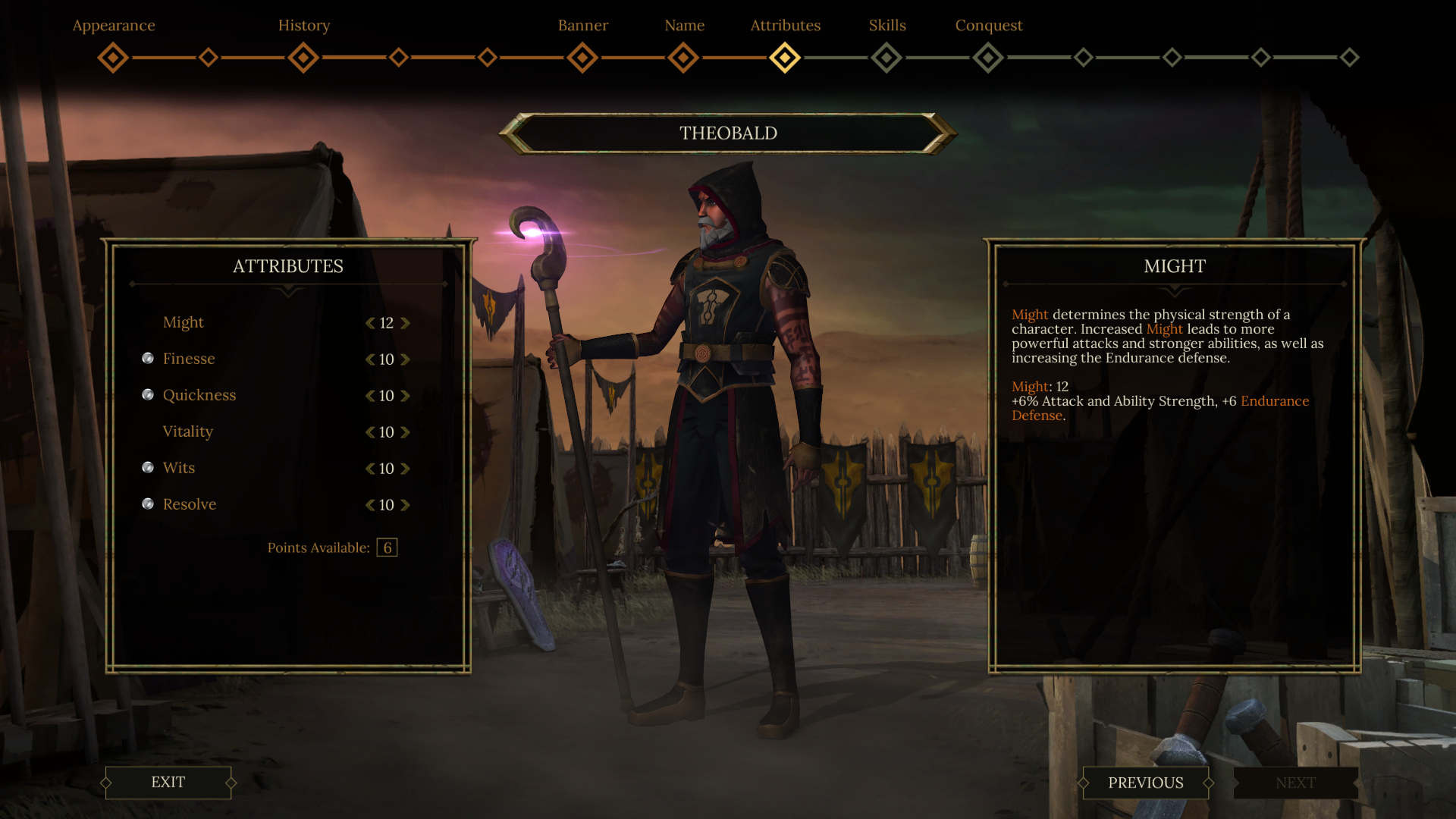Select the Vitality attribute label
The width and height of the screenshot is (1456, 819).
(x=188, y=431)
